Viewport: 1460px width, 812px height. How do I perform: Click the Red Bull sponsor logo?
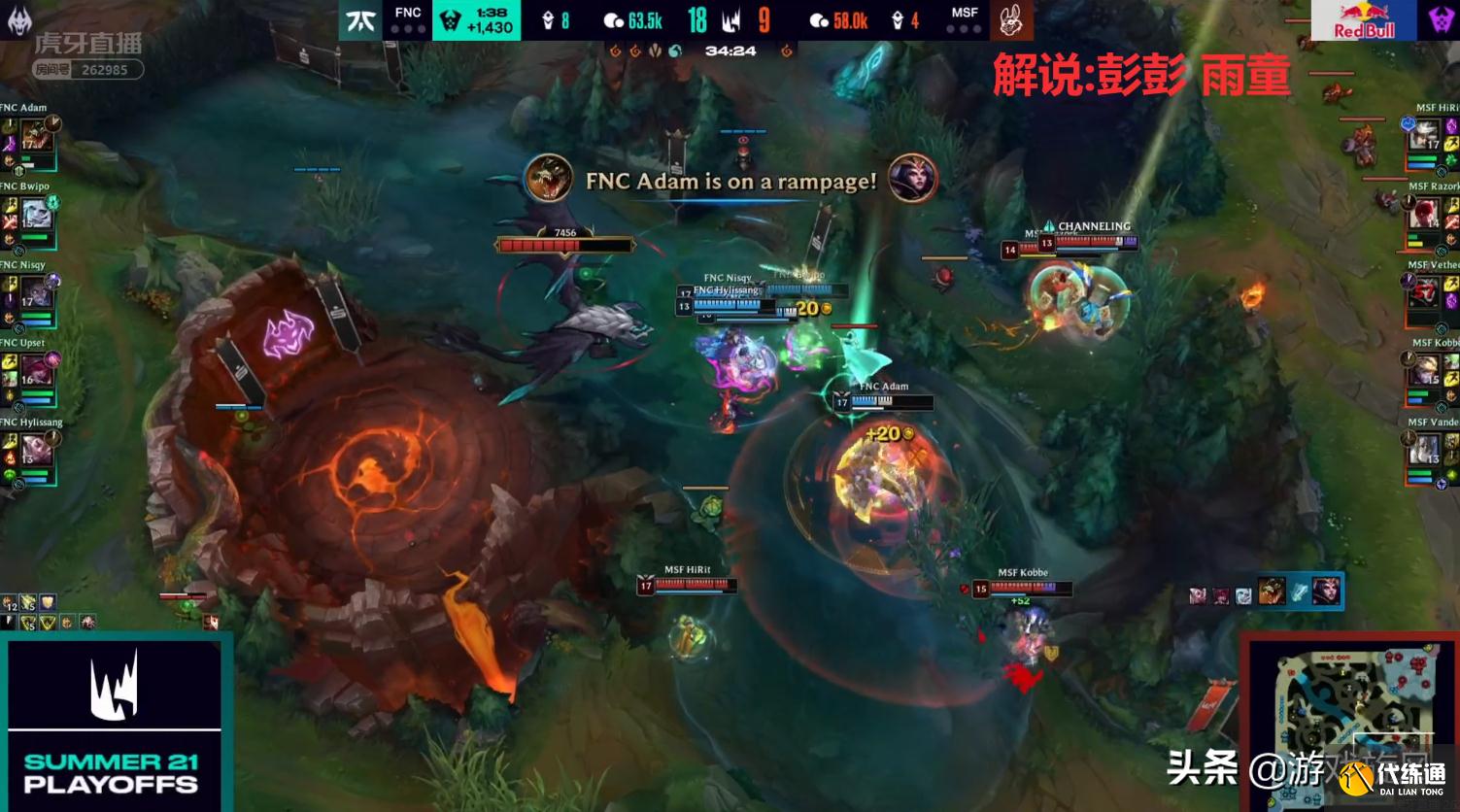1364,19
